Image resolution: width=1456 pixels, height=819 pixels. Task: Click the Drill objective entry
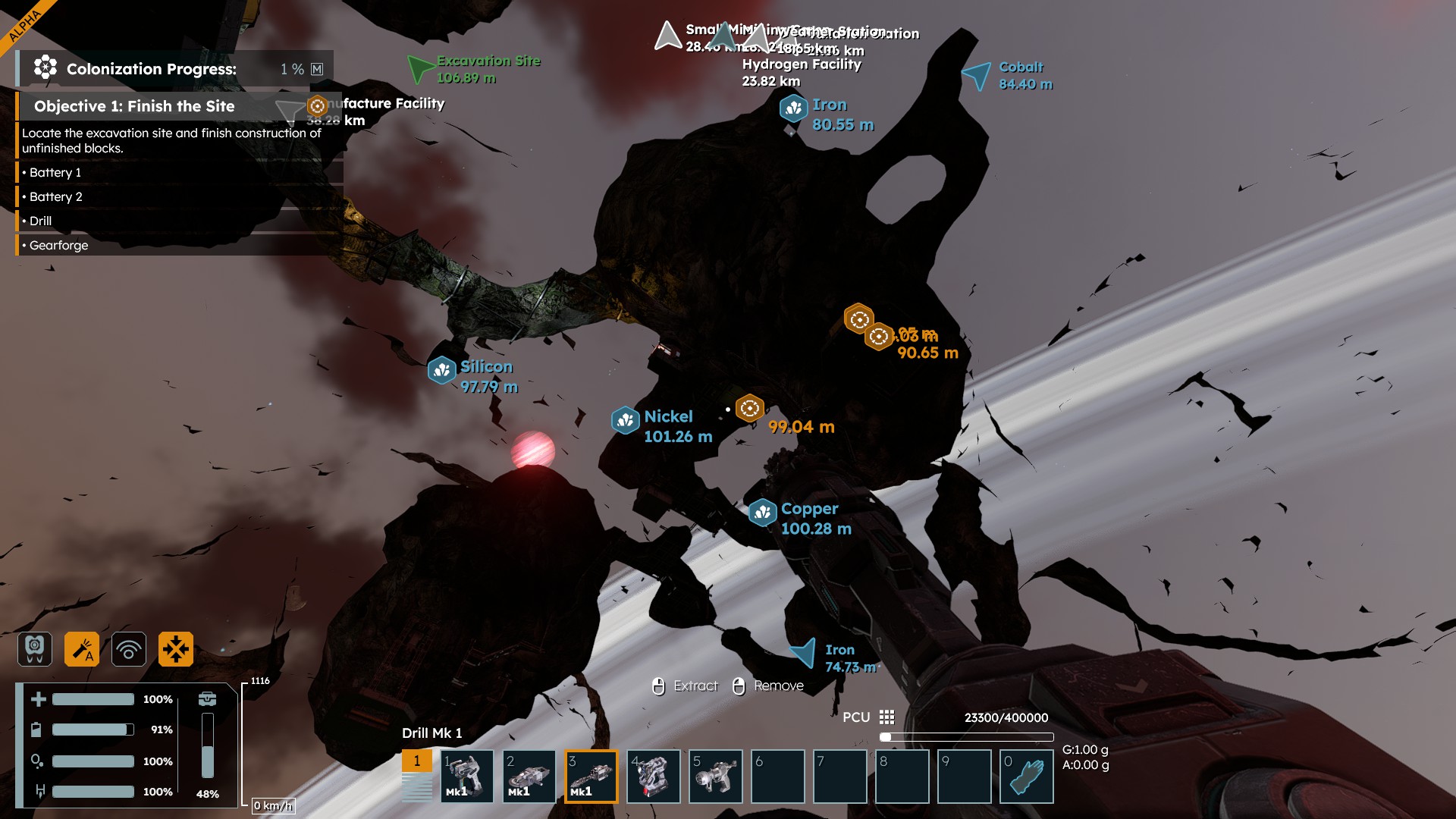pos(41,221)
